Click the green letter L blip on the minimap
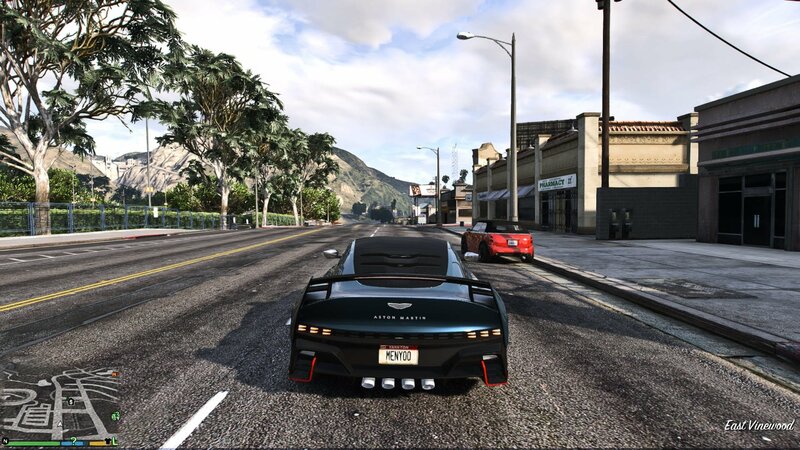Screen dimensions: 800x450 [x=115, y=441]
